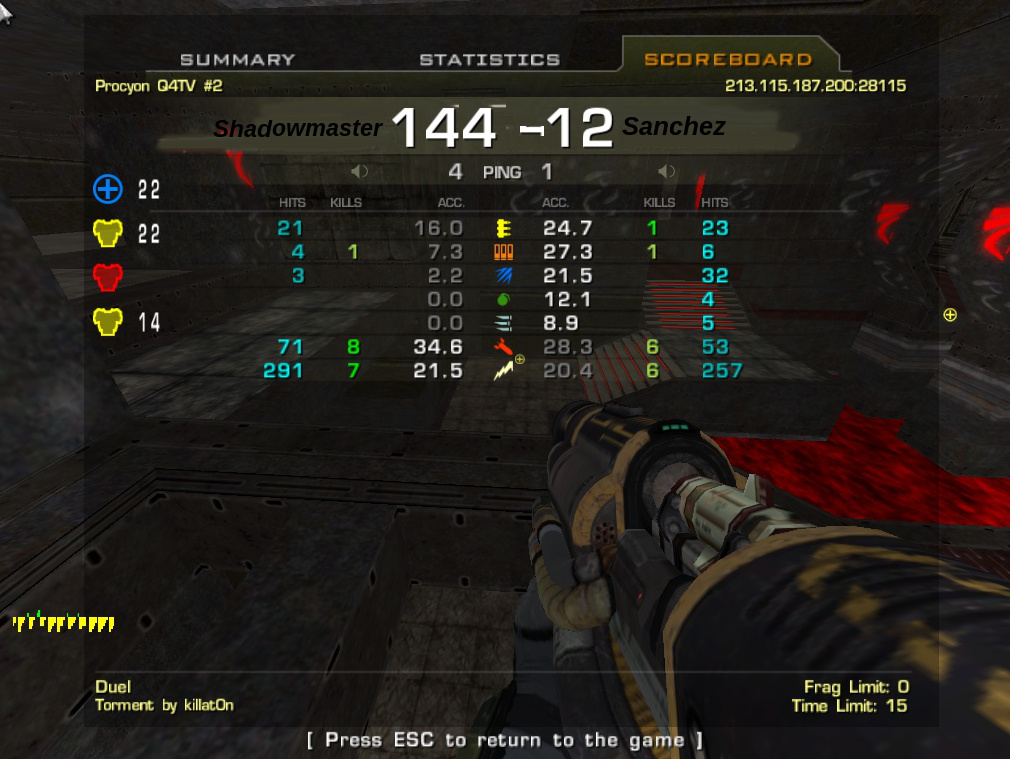Image resolution: width=1013 pixels, height=760 pixels.
Task: Click the player name Sanchez
Action: [674, 127]
